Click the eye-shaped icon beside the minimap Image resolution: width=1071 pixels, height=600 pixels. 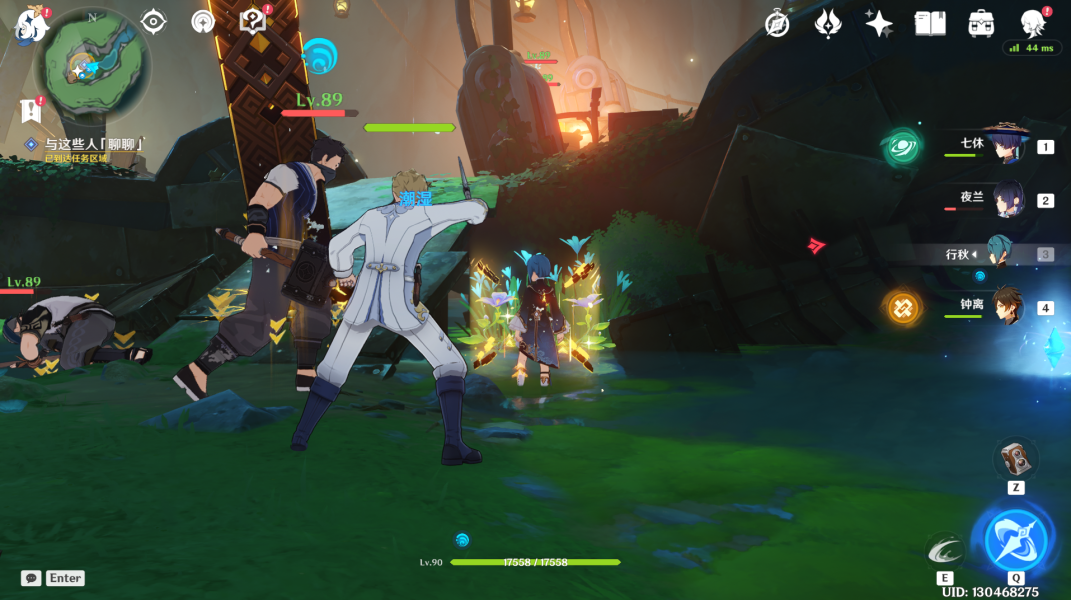click(153, 21)
